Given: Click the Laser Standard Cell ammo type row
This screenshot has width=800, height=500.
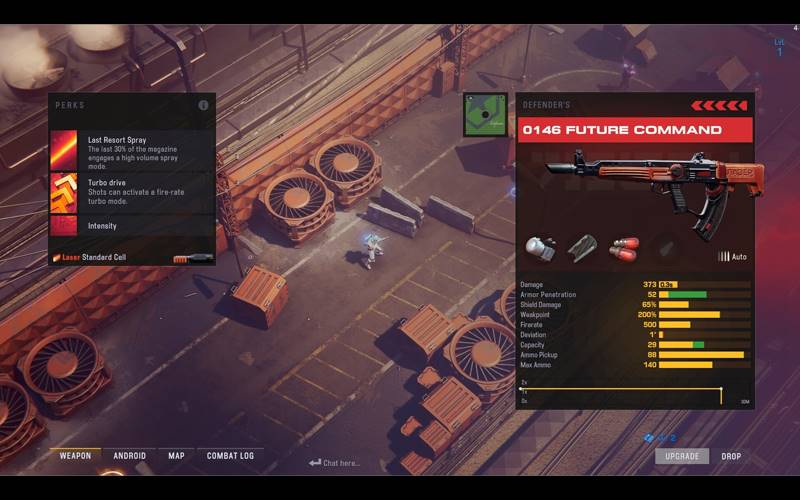Looking at the screenshot, I should coord(132,258).
